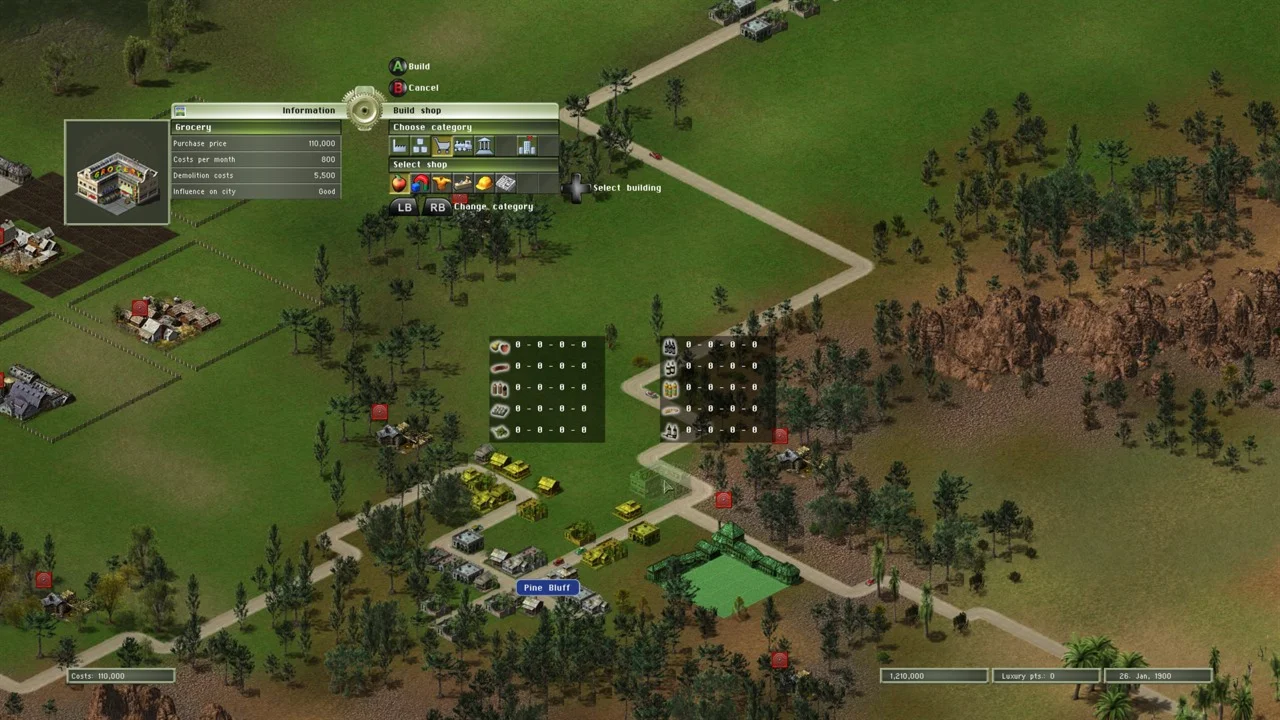The width and height of the screenshot is (1280, 720).
Task: Select the Grocery apple shop
Action: point(399,183)
